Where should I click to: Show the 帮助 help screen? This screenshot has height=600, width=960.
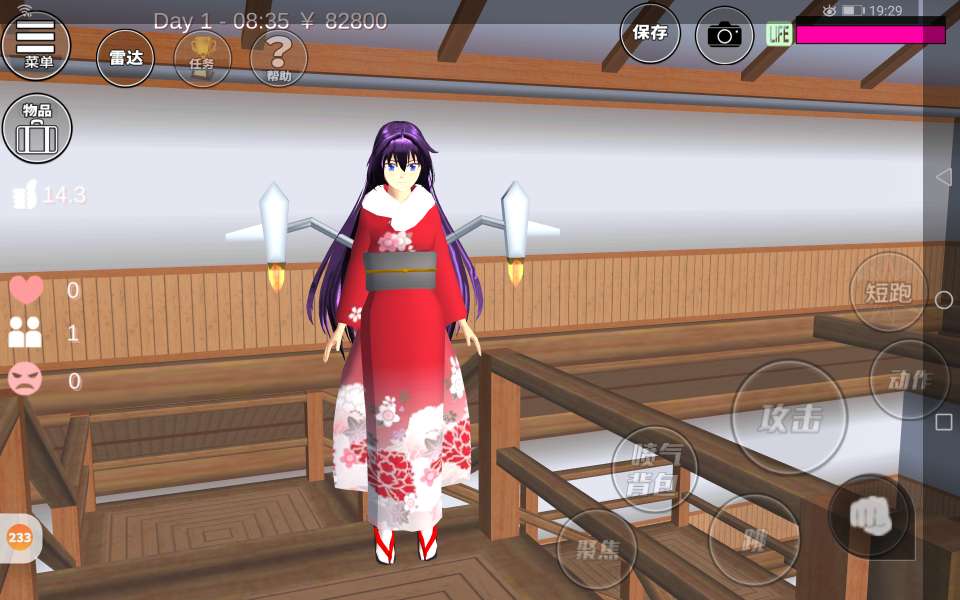click(279, 58)
